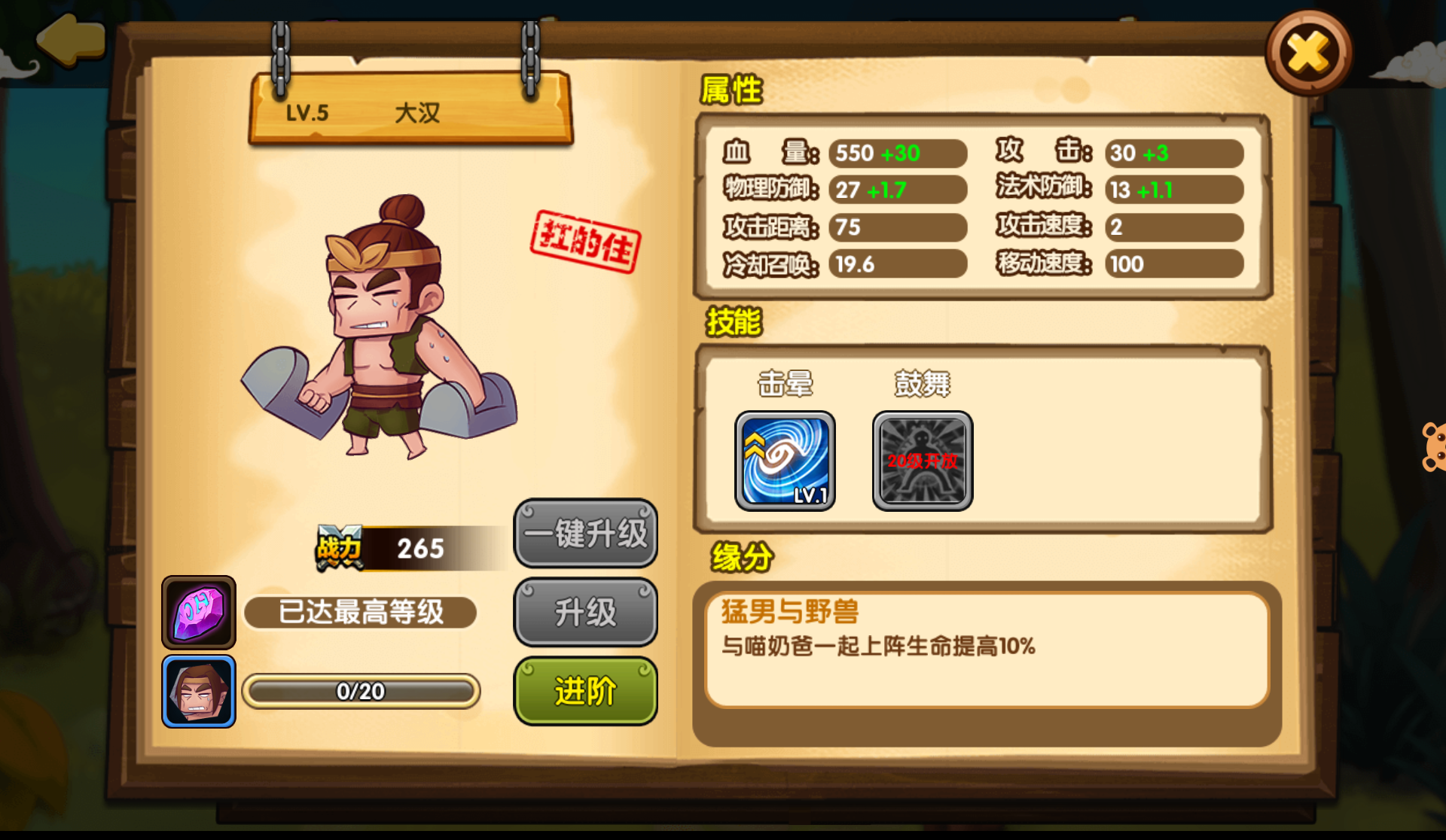Select the 缘分 bond section header
The image size is (1446, 840).
739,556
